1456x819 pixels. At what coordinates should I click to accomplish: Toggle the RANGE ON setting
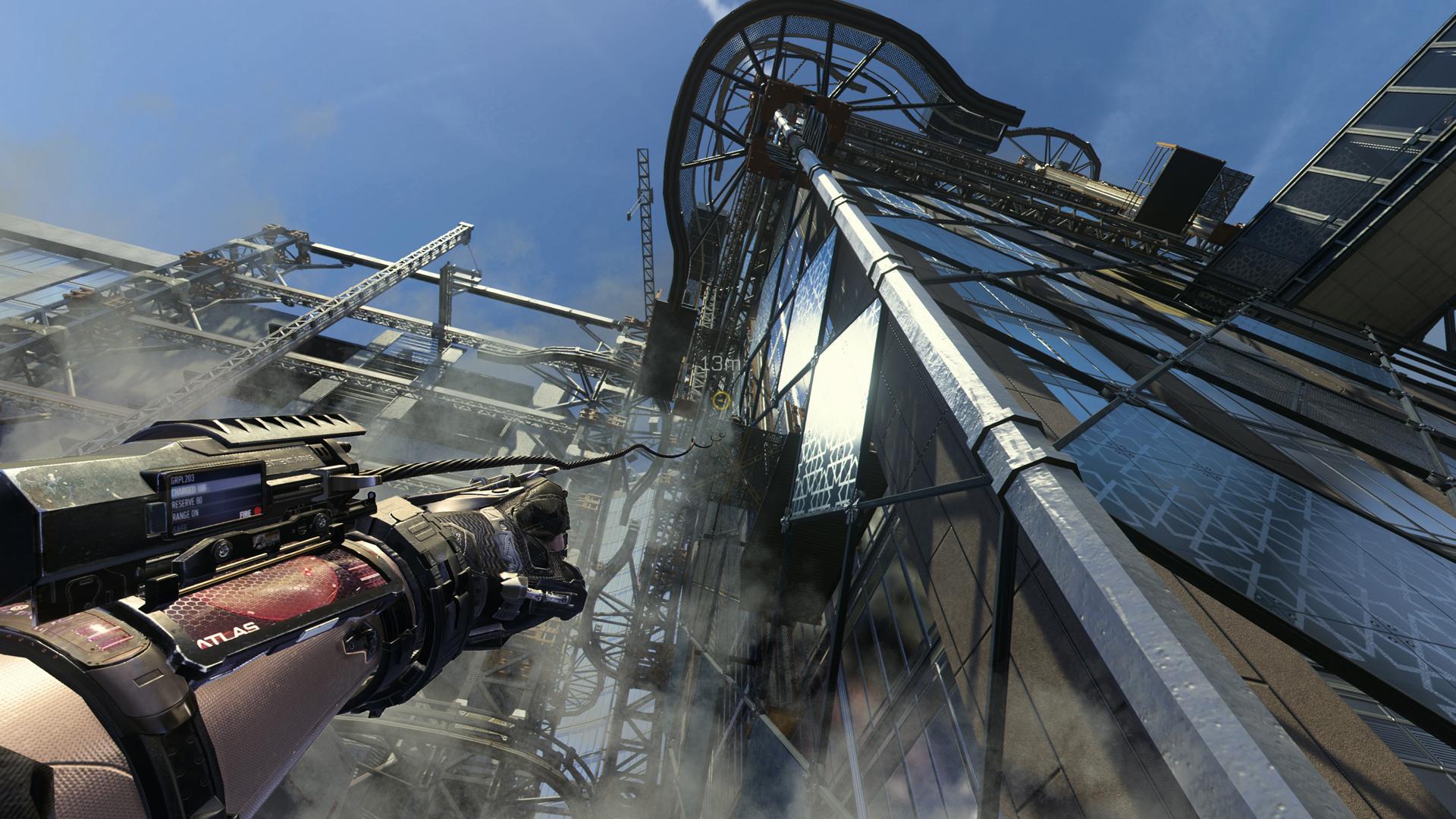pos(186,513)
